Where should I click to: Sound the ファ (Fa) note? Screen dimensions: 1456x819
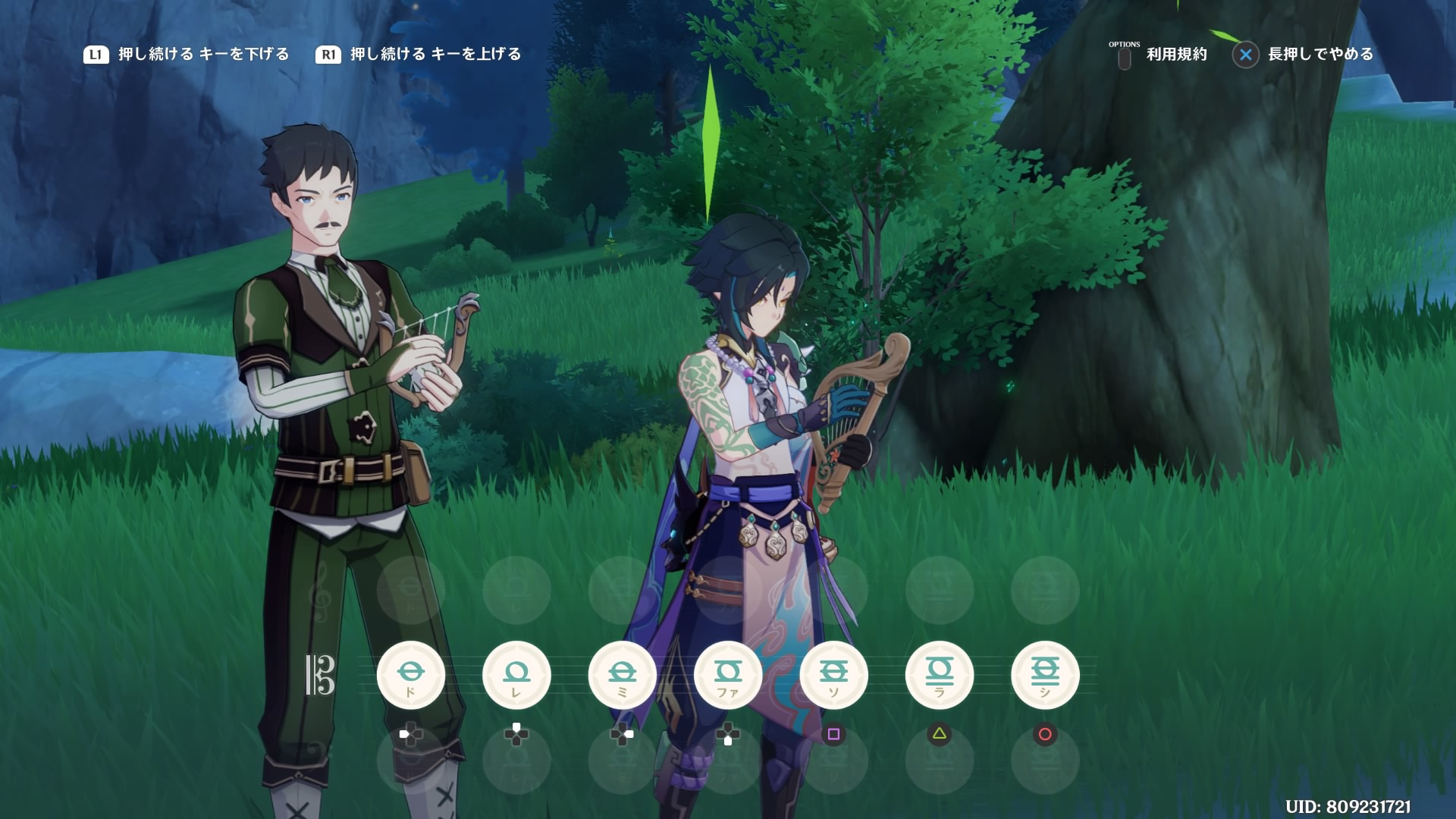[728, 675]
